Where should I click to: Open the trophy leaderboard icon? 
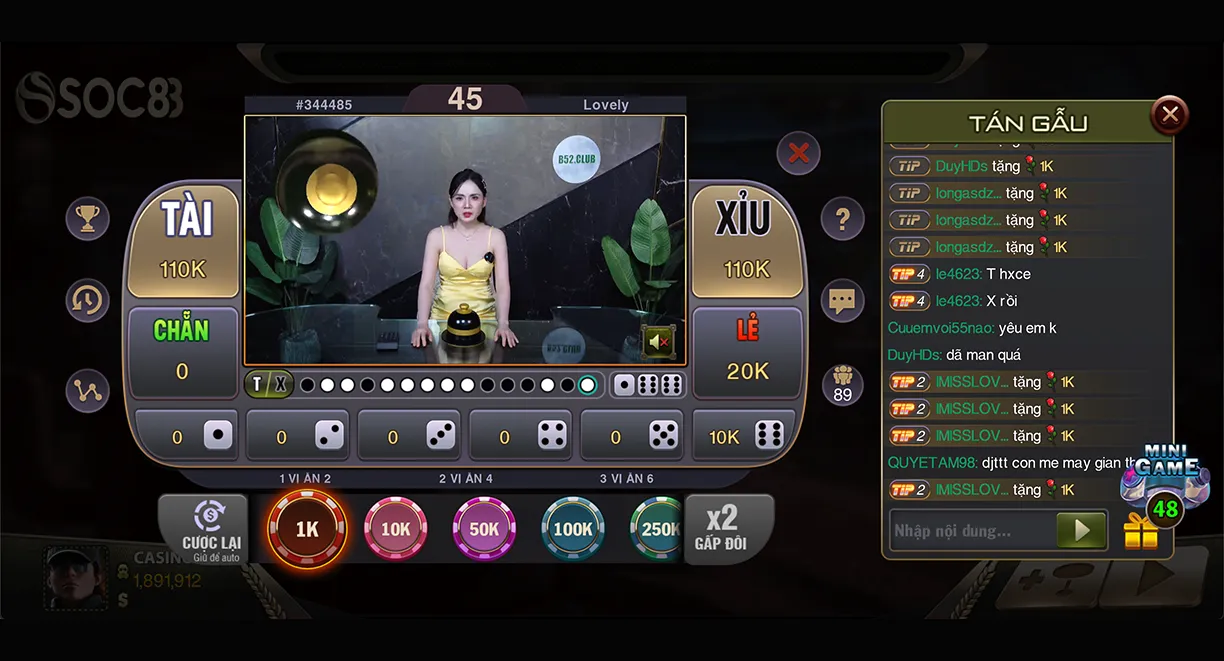coord(88,218)
